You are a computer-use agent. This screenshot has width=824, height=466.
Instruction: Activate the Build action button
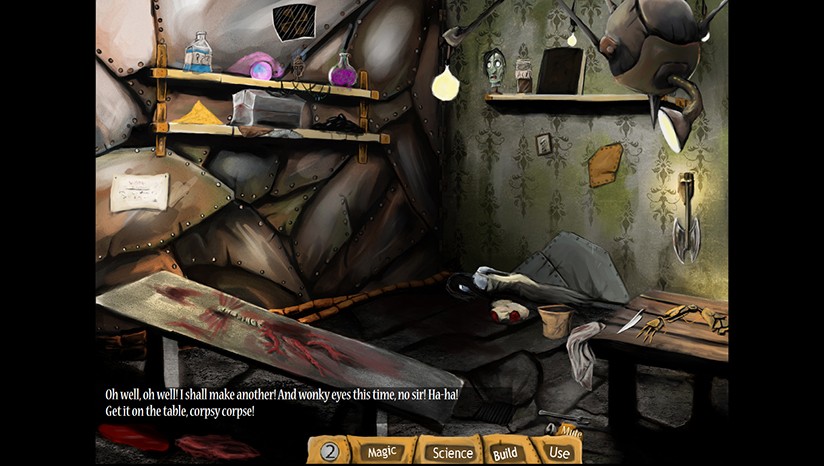[505, 453]
